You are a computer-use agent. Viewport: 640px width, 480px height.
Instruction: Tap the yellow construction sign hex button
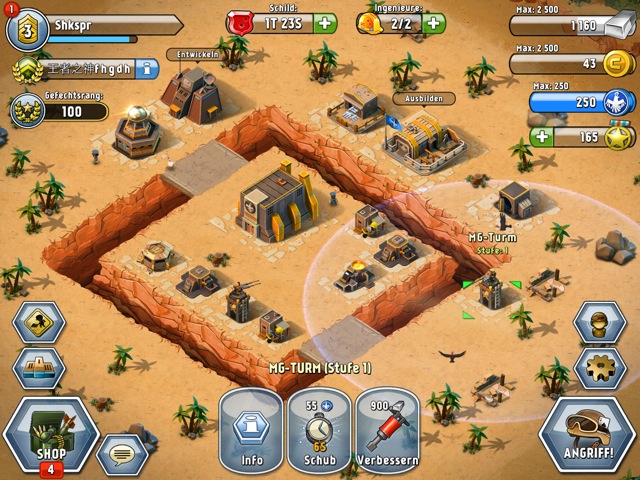coord(39,322)
